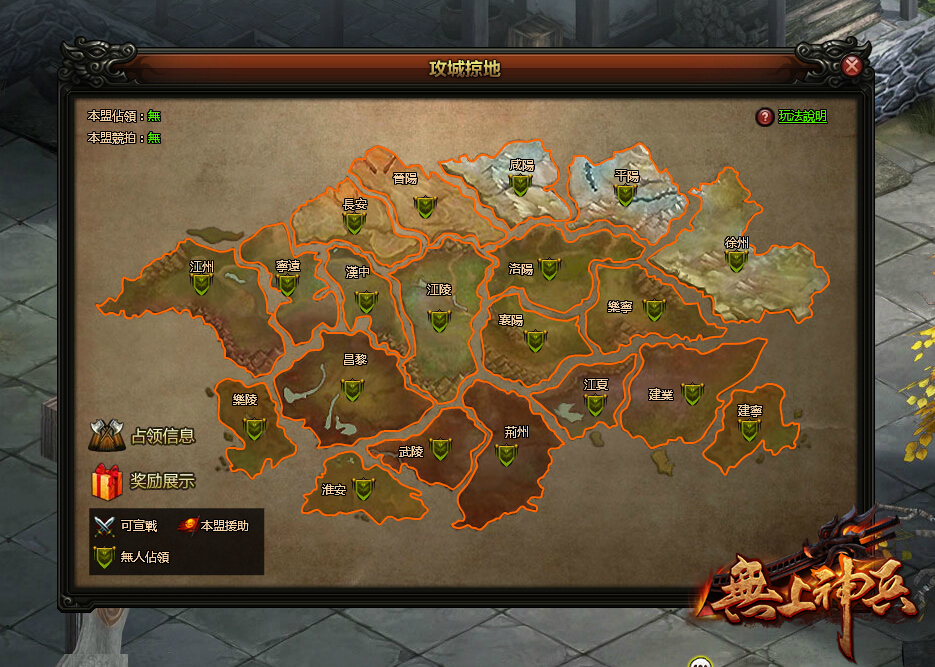Click the 江陵 city shield marker
Image resolution: width=935 pixels, height=667 pixels.
click(438, 320)
